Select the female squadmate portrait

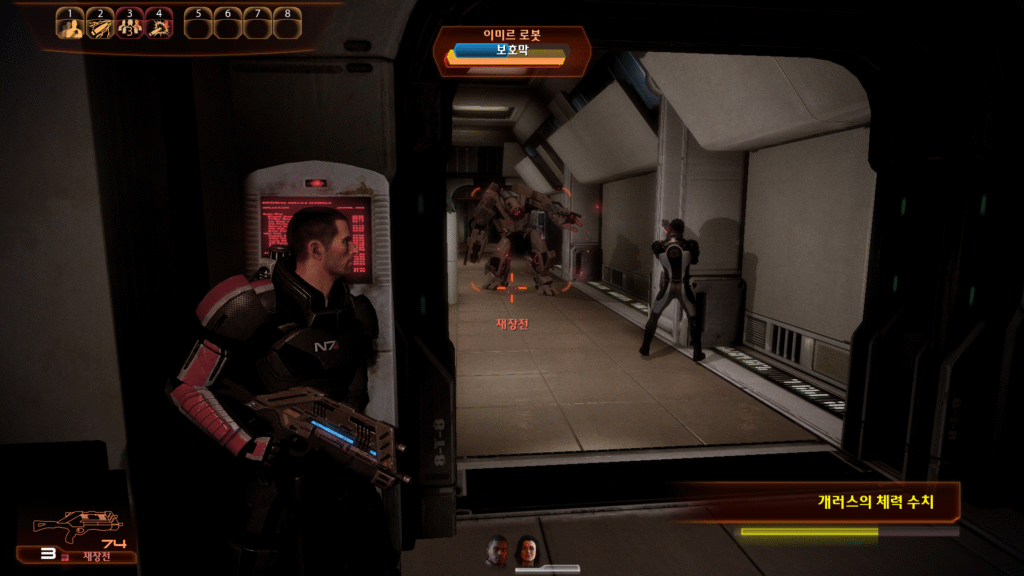(526, 549)
